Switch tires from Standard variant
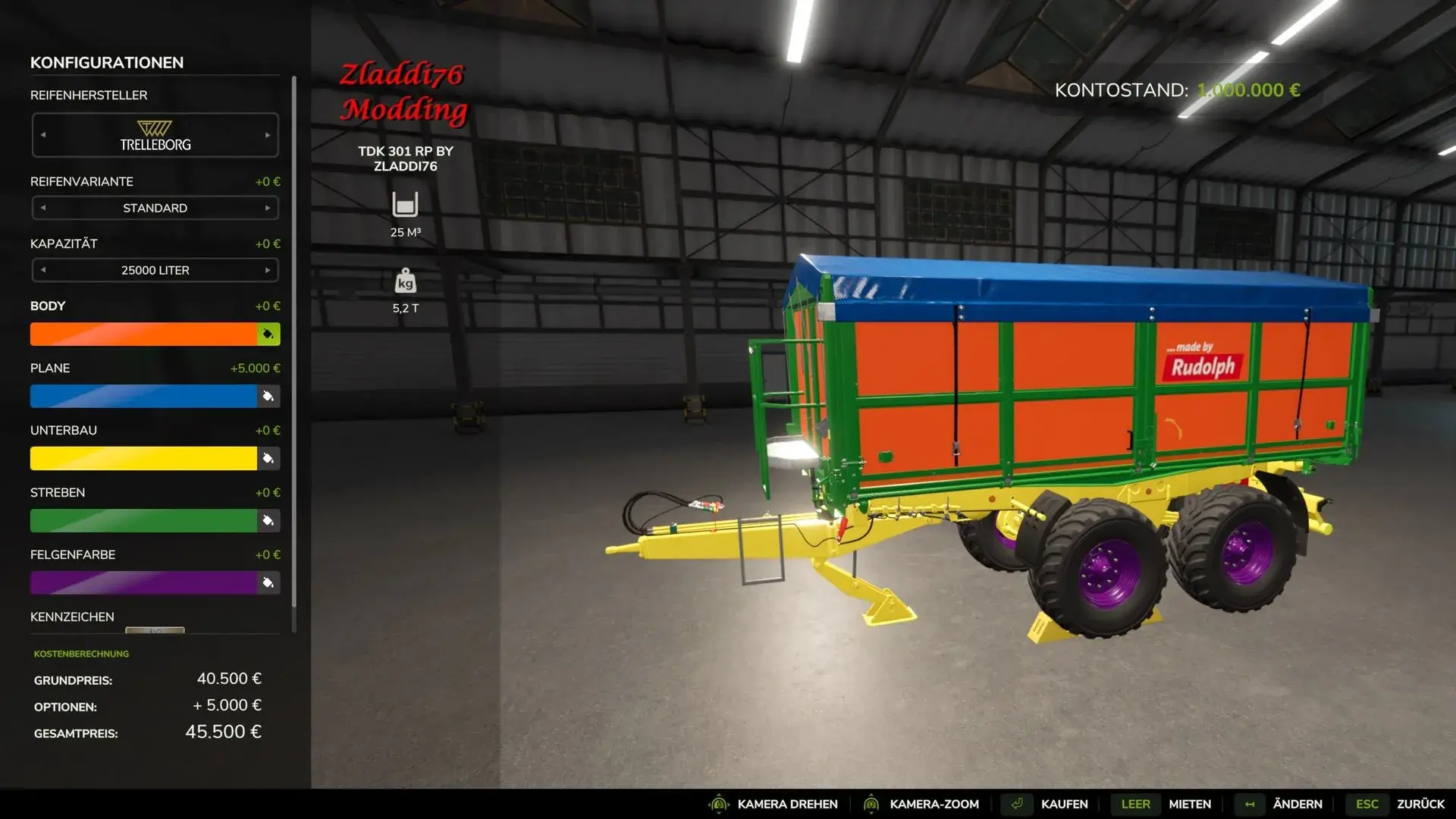This screenshot has width=1456, height=819. click(155, 207)
